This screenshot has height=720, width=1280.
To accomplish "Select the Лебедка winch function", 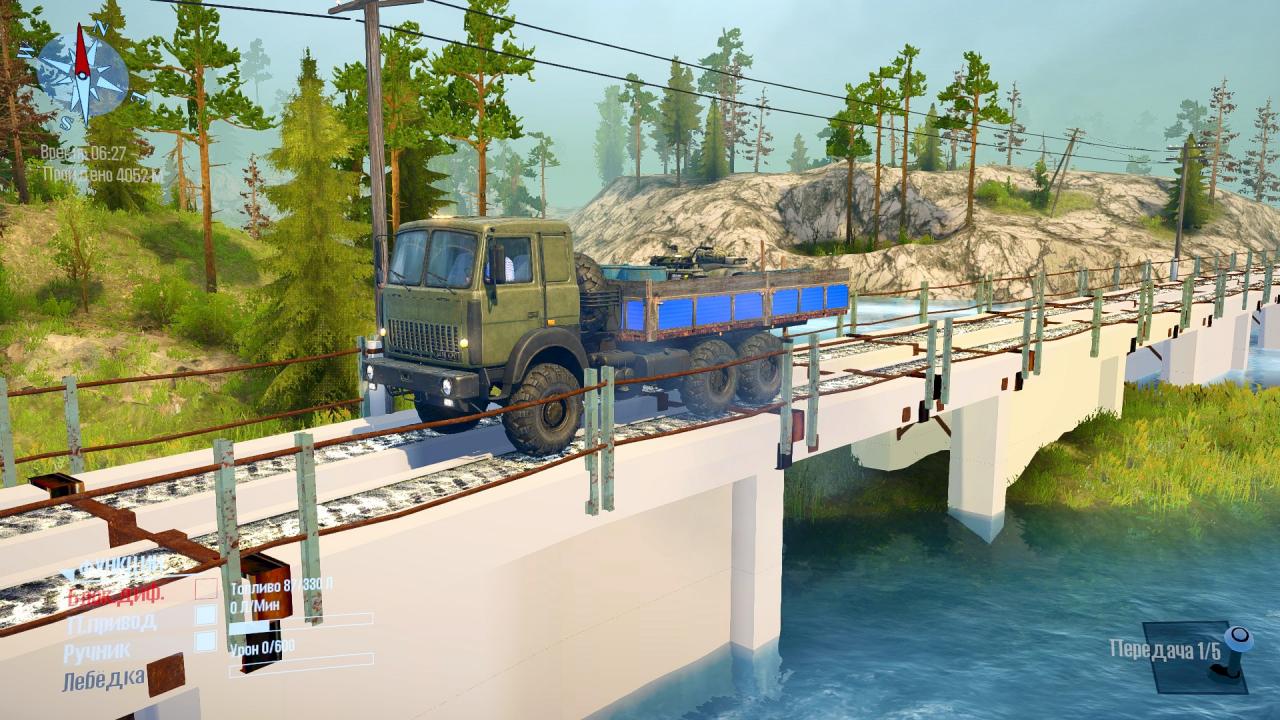I will pos(103,681).
